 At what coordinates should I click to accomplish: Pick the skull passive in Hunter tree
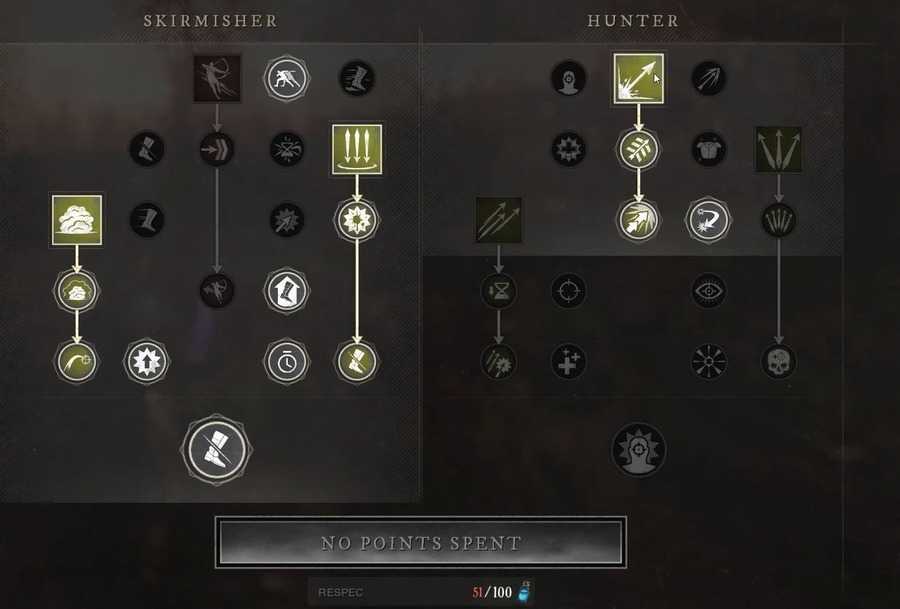[779, 361]
